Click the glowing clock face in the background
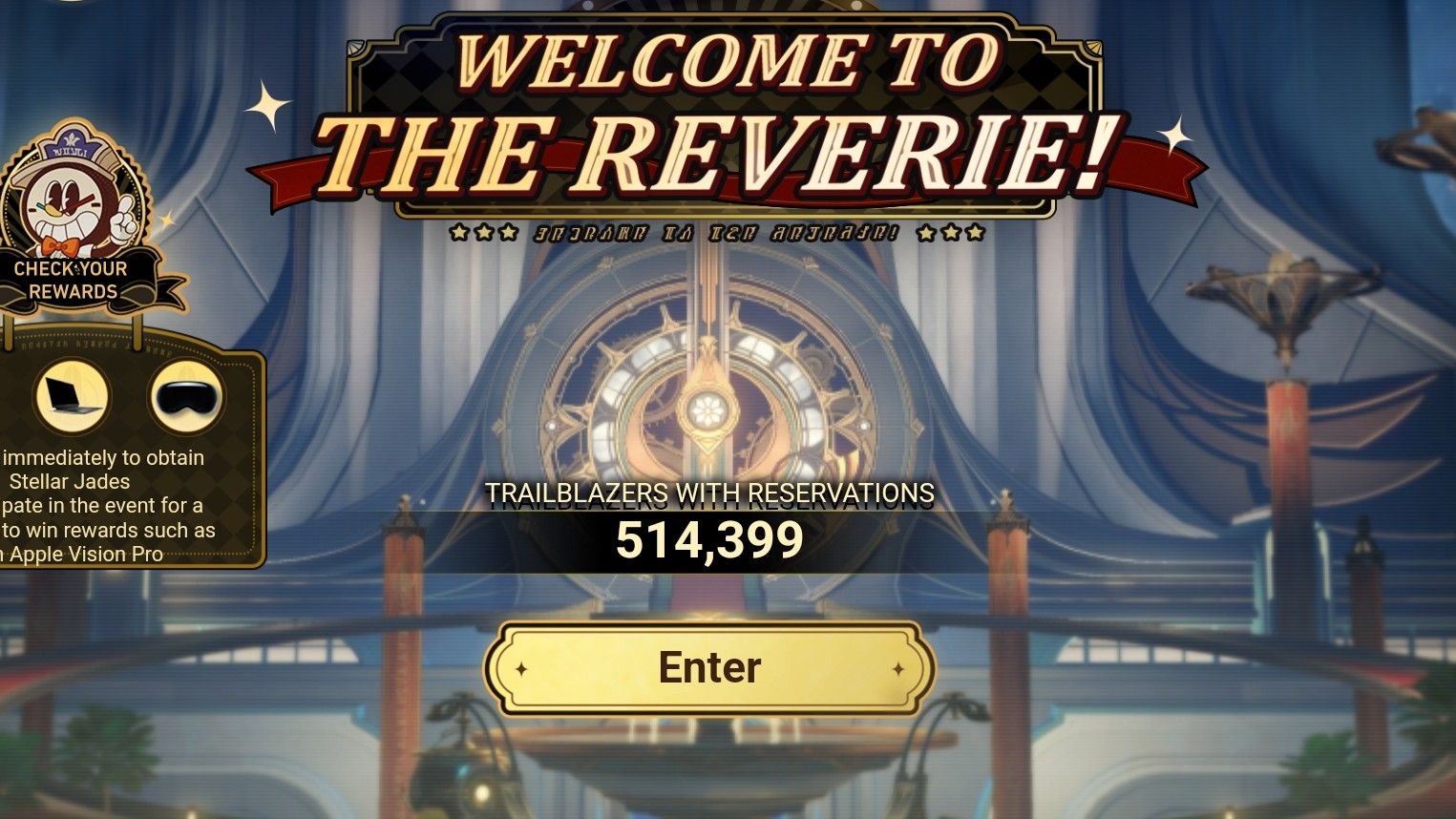The height and width of the screenshot is (819, 1456). [708, 410]
